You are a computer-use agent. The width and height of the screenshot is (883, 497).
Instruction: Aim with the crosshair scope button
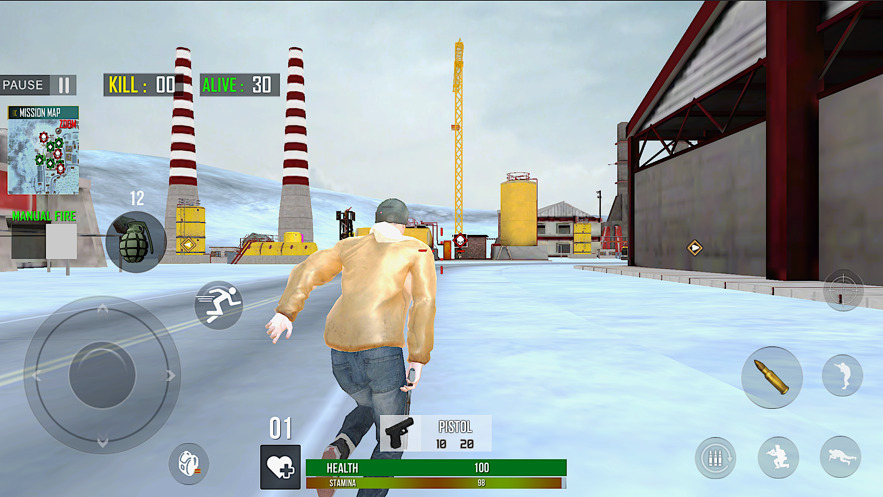pyautogui.click(x=843, y=290)
